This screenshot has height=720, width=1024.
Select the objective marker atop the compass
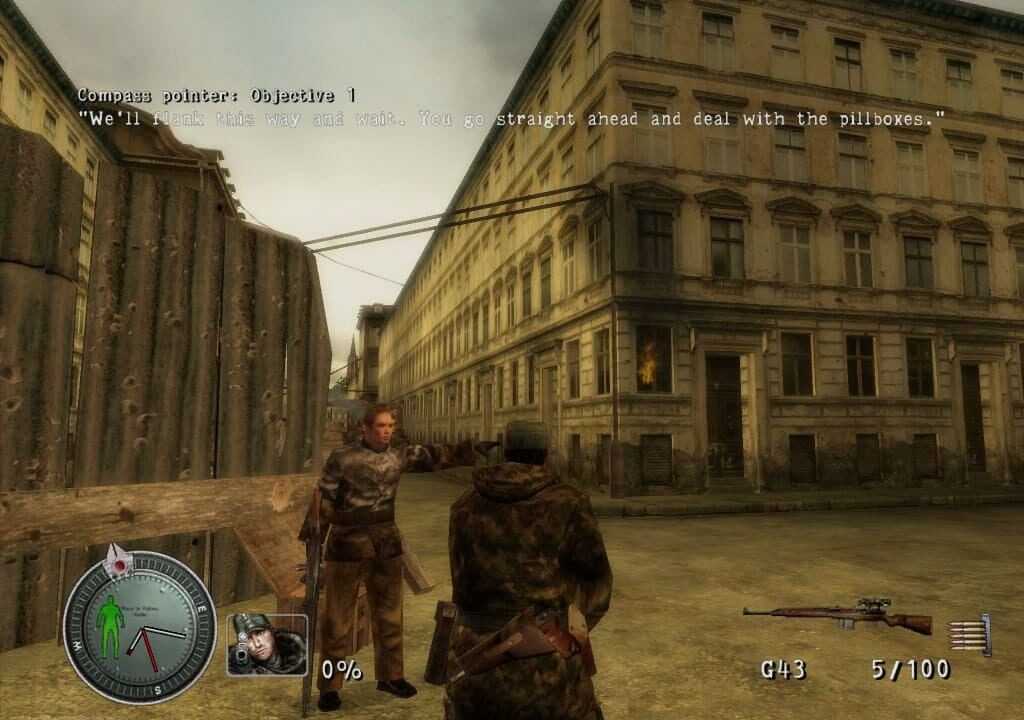pos(118,560)
